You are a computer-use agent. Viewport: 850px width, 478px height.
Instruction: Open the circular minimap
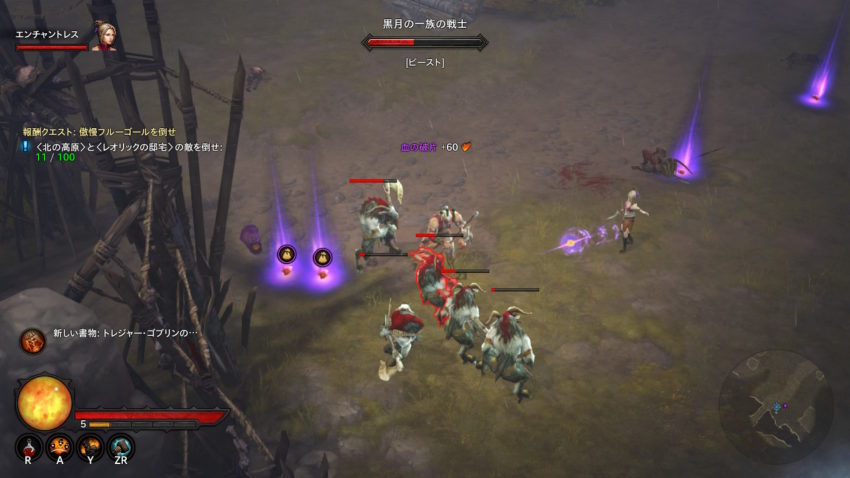(x=775, y=405)
